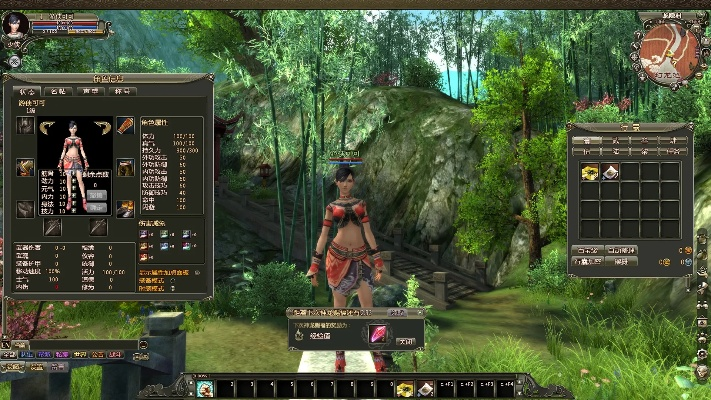Select the fourth character panel tab

pos(124,91)
